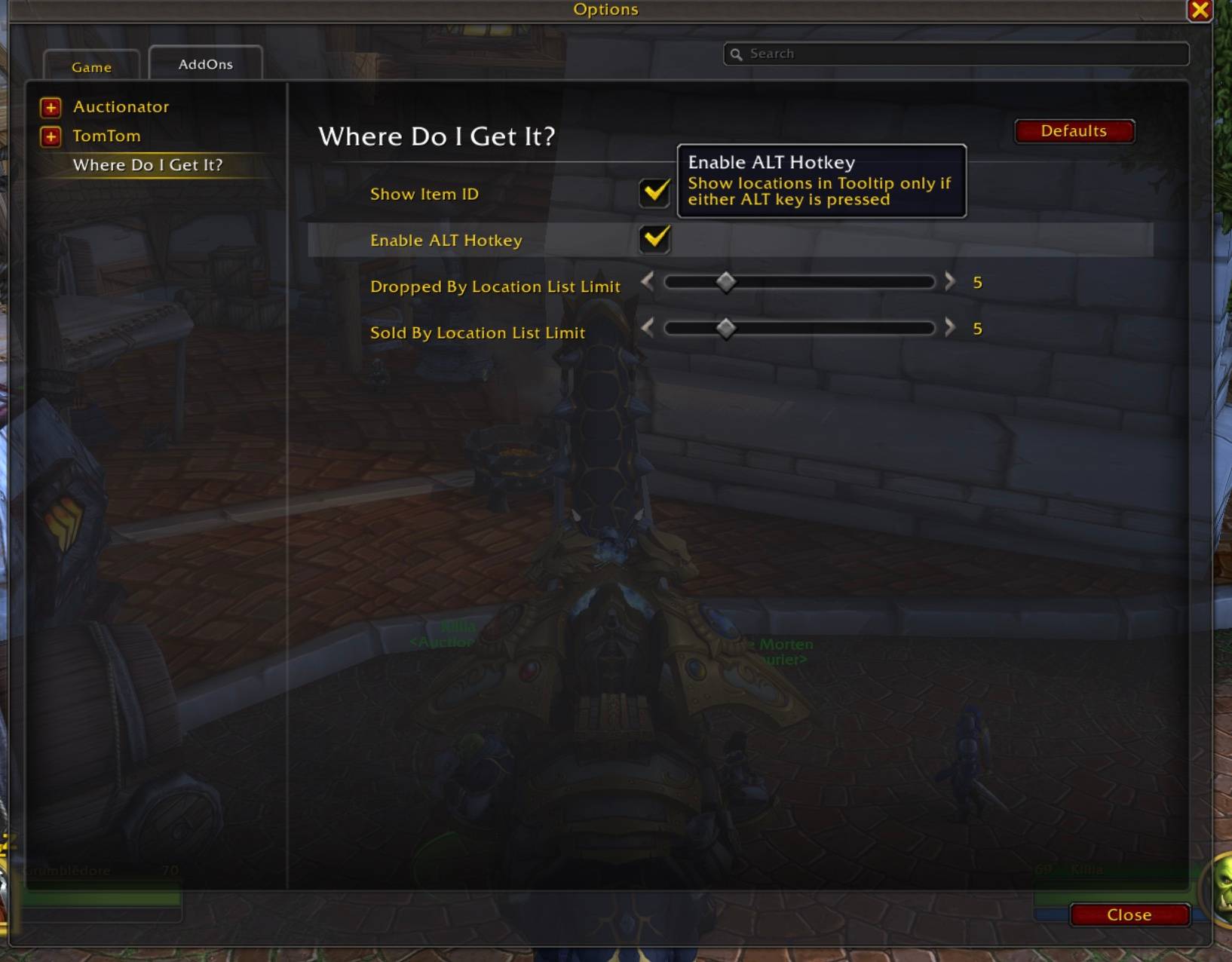Click the magnifying glass search icon

737,54
